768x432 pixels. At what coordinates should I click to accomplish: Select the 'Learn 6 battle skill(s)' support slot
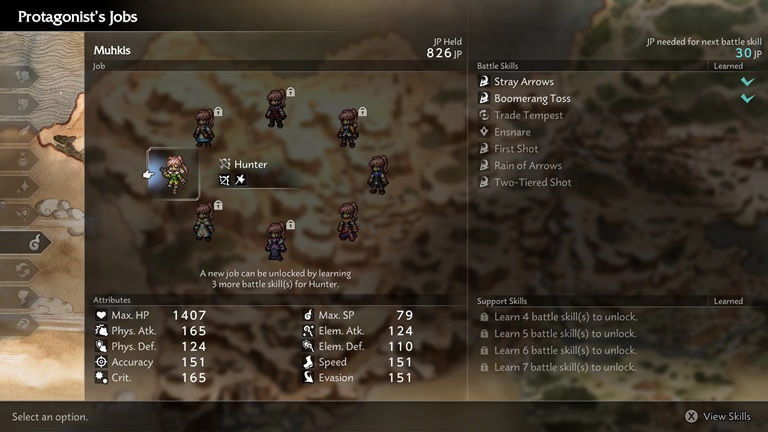(565, 351)
